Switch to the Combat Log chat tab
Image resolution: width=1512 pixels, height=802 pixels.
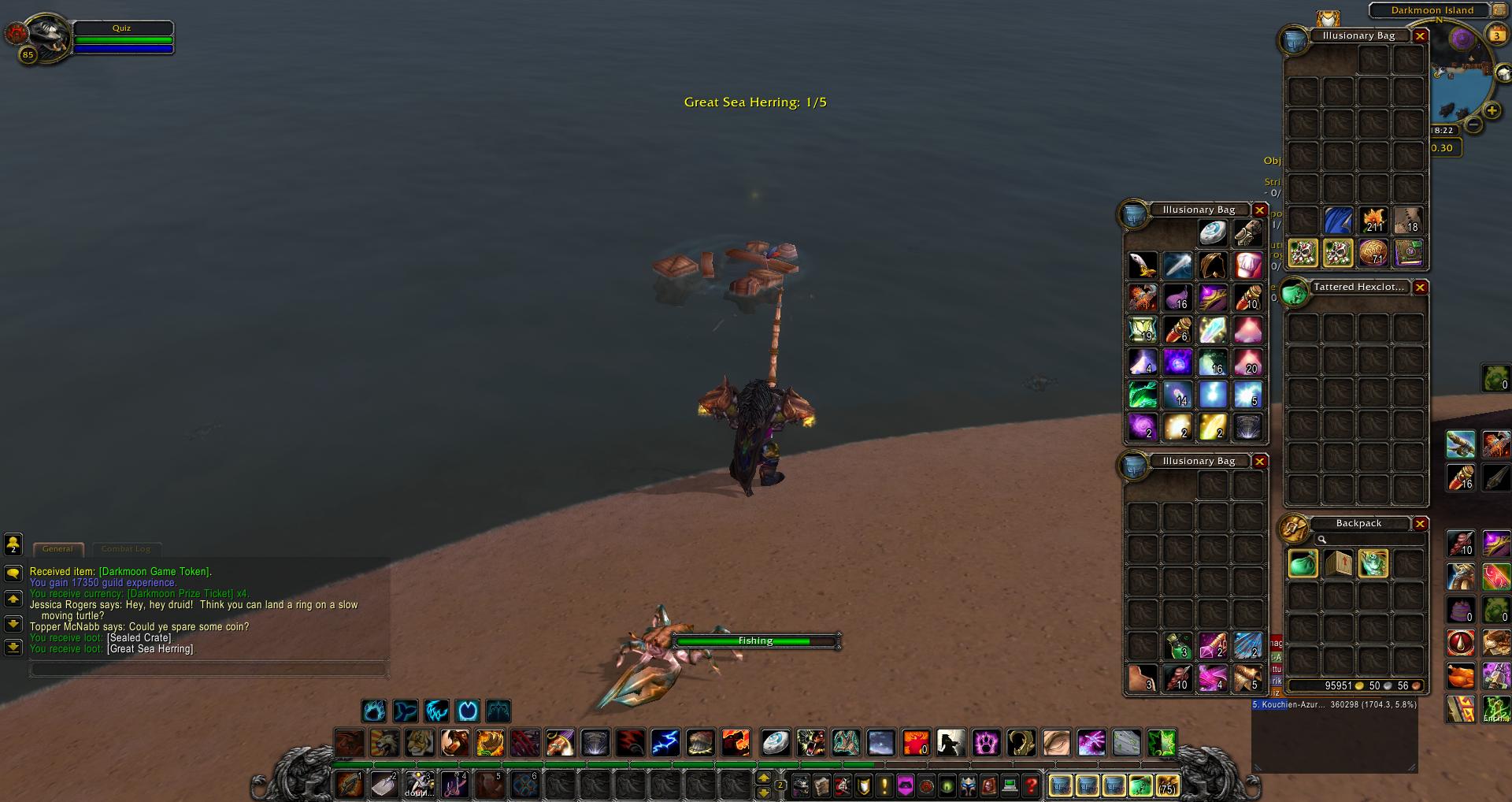pyautogui.click(x=126, y=549)
